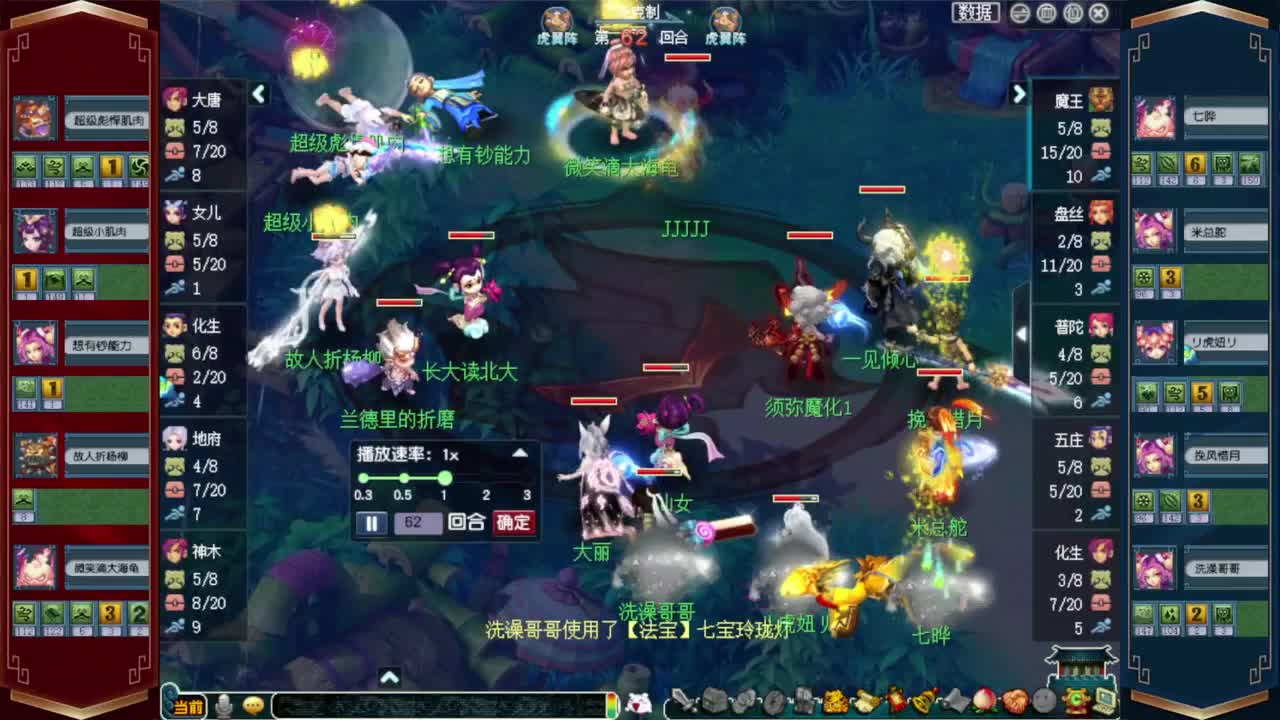Click the round number field showing 62

point(420,522)
